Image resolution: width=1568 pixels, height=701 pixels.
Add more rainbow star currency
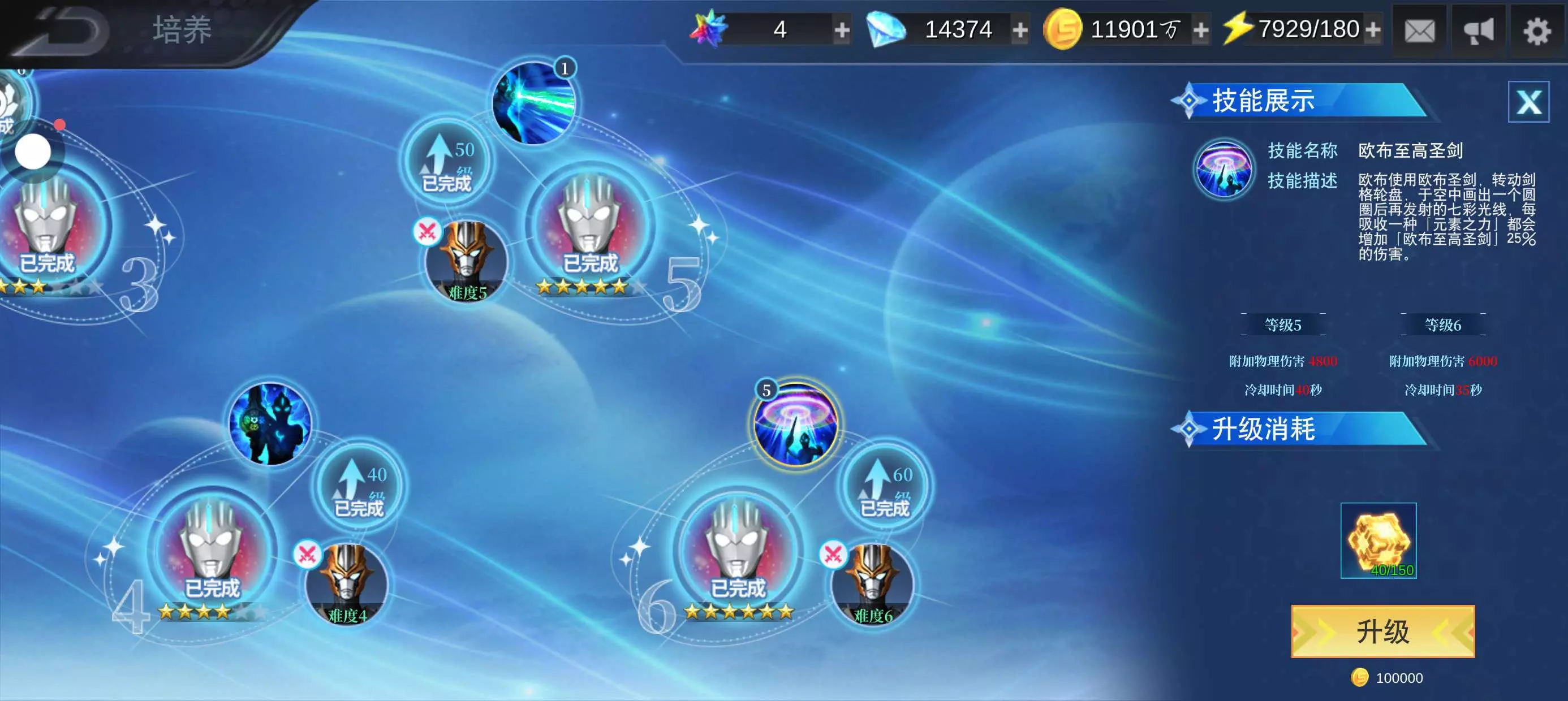coord(842,30)
